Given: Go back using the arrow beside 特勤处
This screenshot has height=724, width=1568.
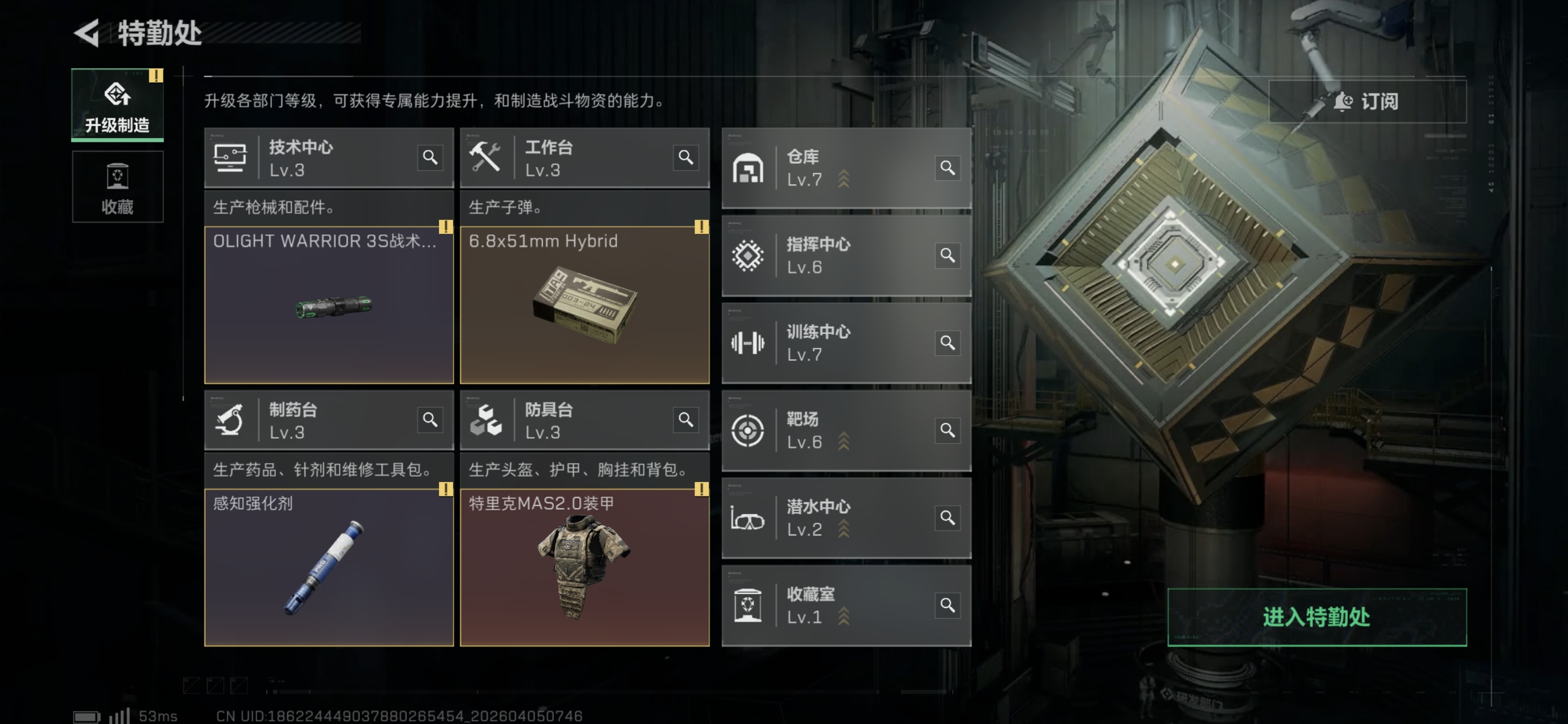Looking at the screenshot, I should 87,33.
